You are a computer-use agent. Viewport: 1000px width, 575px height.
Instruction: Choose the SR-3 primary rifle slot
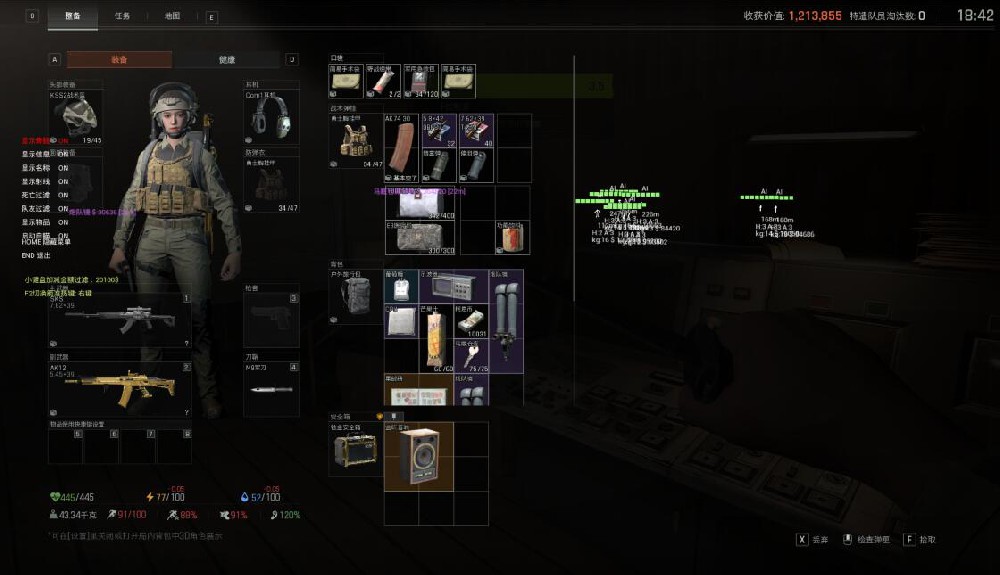pyautogui.click(x=119, y=319)
